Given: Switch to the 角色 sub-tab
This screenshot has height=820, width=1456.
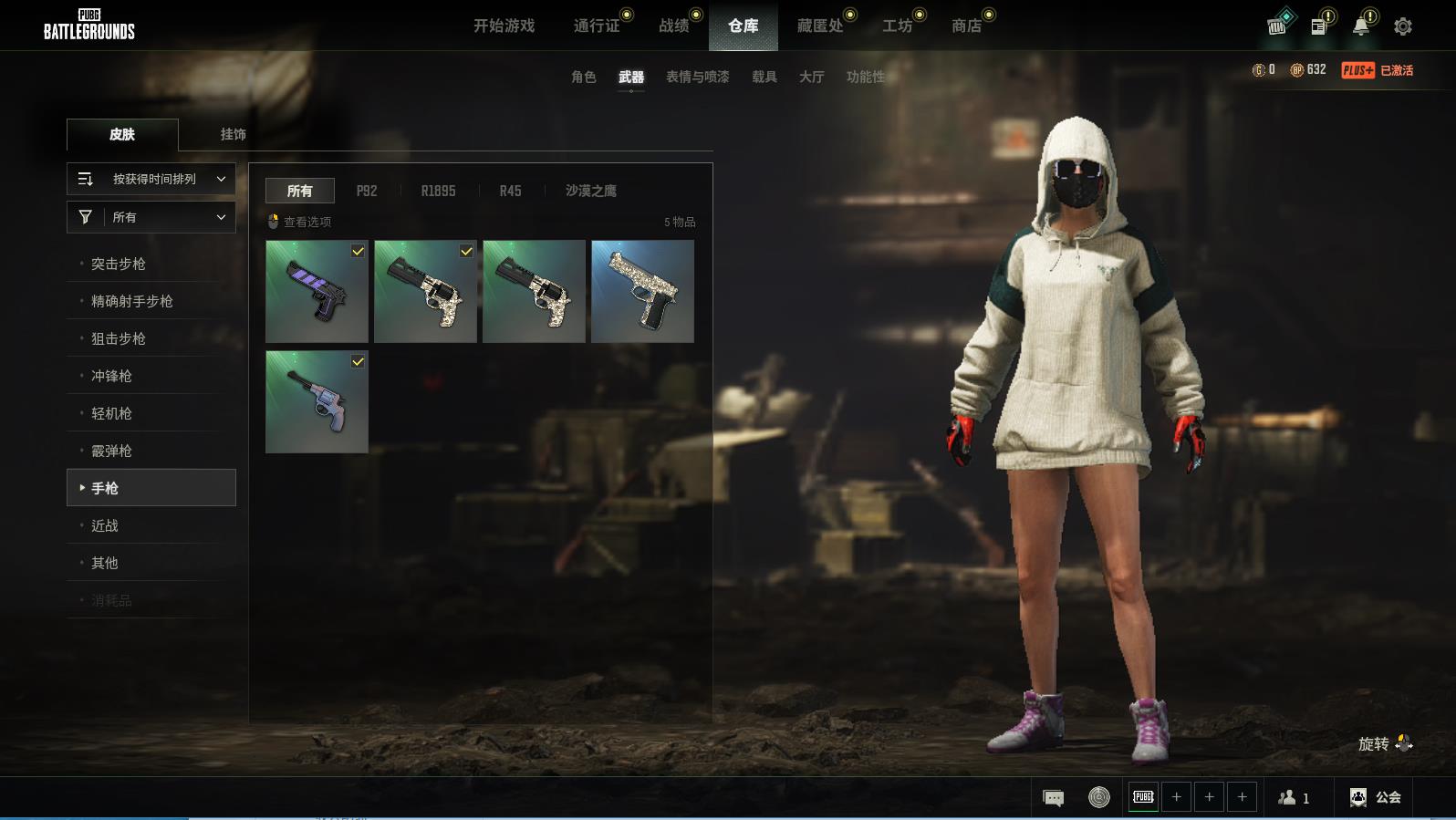Looking at the screenshot, I should pyautogui.click(x=583, y=77).
